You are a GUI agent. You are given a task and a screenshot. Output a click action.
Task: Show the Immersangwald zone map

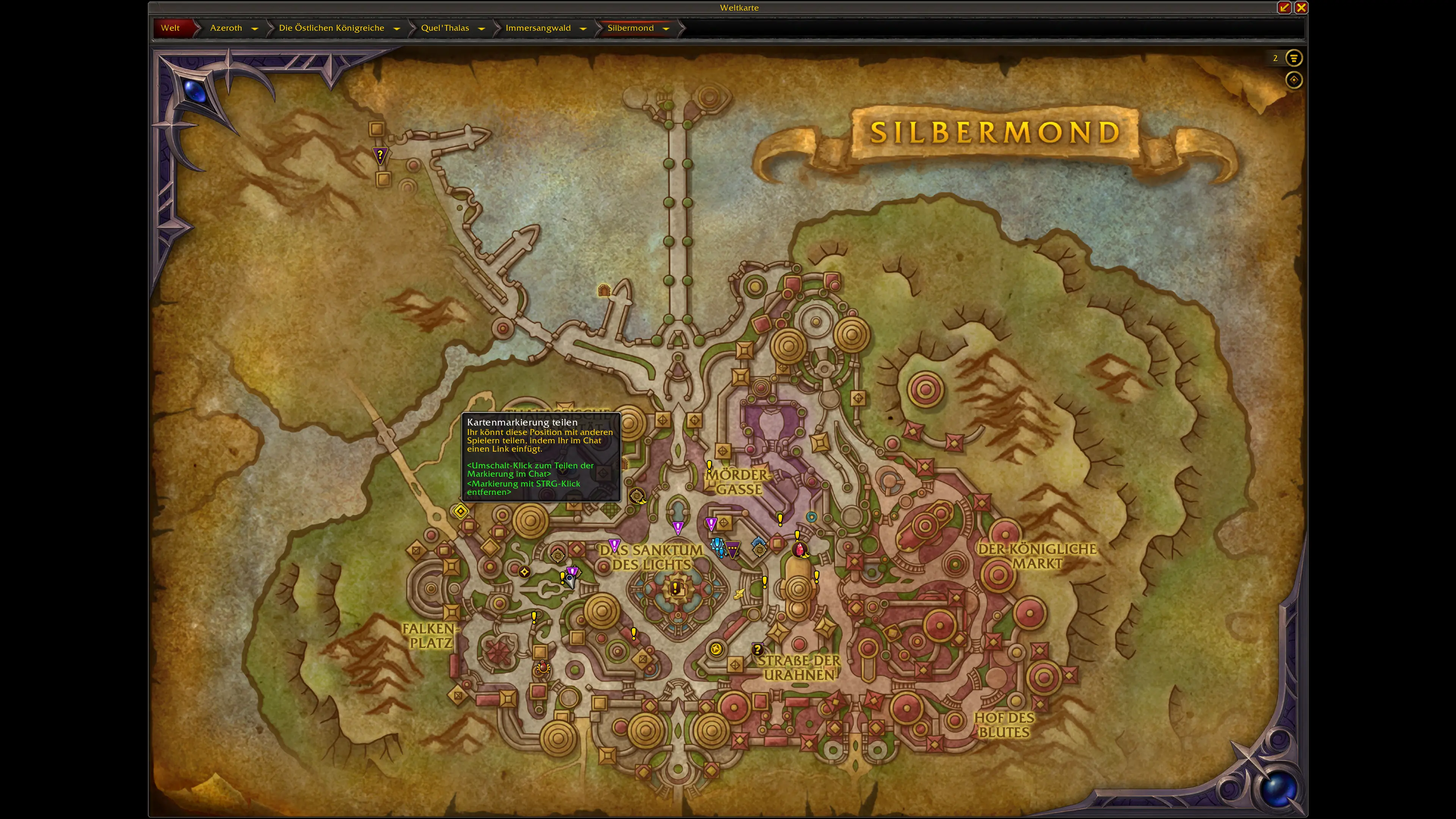pyautogui.click(x=538, y=28)
